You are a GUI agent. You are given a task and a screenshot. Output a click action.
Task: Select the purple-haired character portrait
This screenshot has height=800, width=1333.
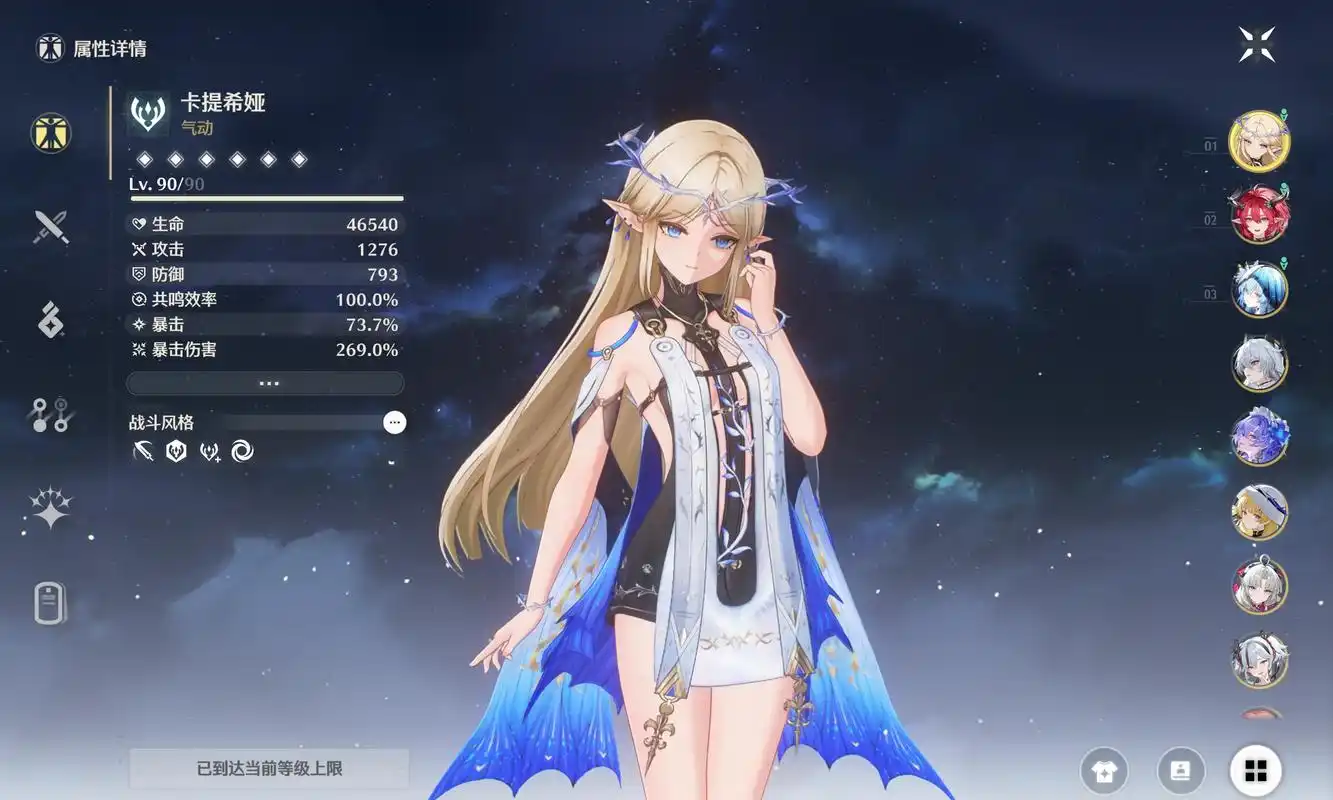point(1258,437)
